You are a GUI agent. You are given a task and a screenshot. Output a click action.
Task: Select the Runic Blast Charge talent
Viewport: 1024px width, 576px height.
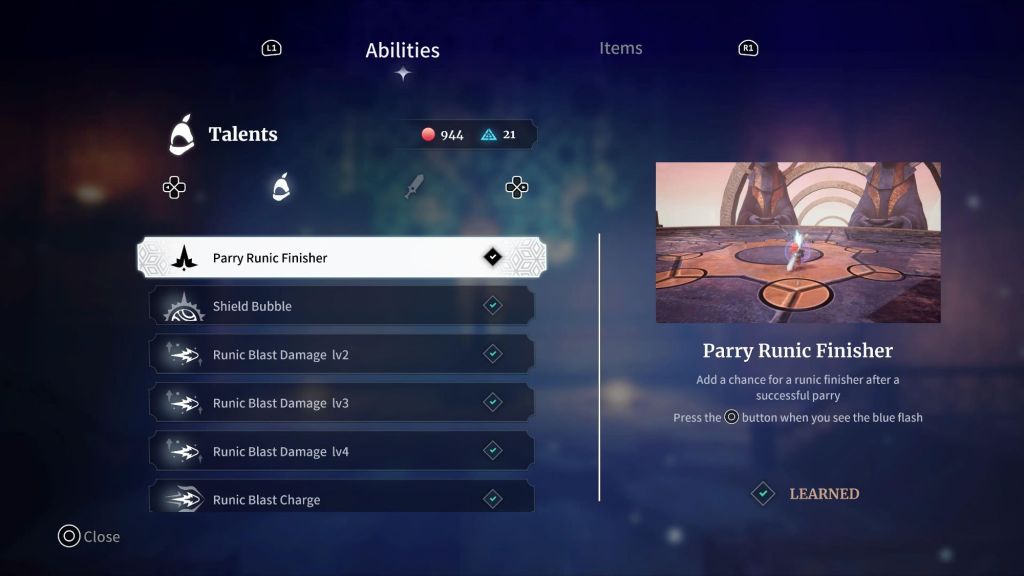[341, 498]
